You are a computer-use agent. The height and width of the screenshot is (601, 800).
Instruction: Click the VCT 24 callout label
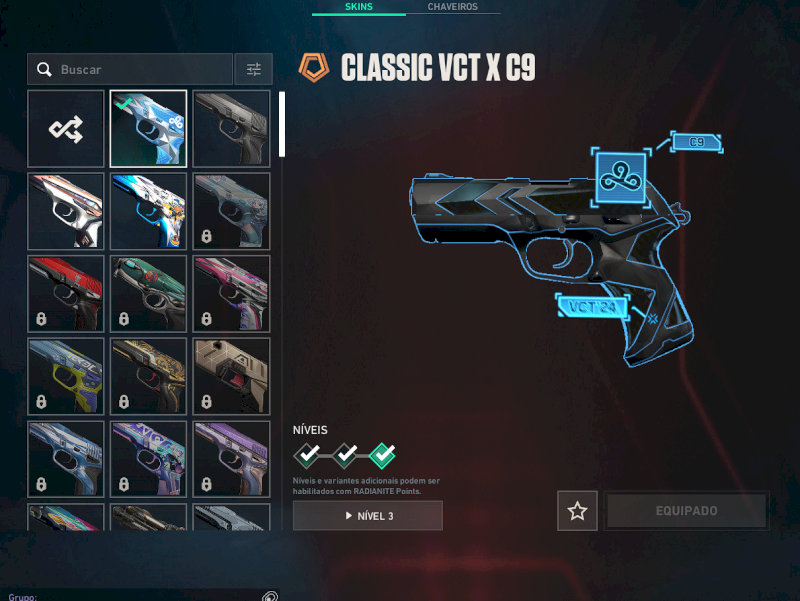[x=591, y=306]
